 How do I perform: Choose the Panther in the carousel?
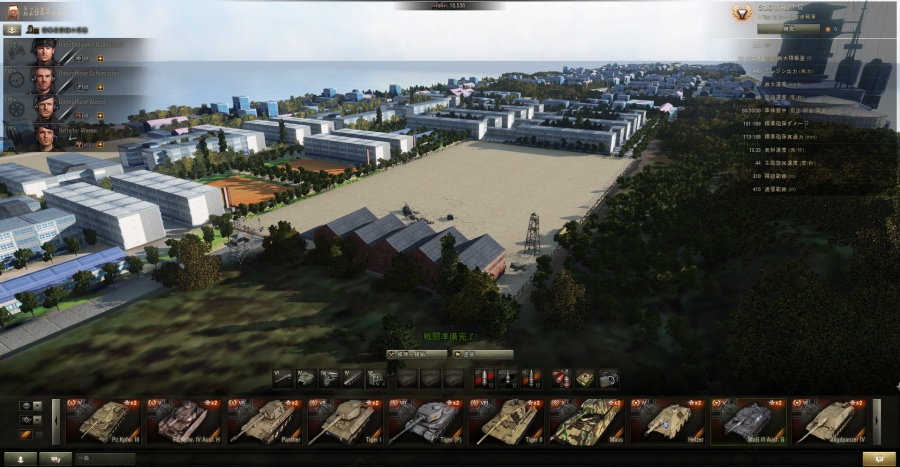click(265, 421)
